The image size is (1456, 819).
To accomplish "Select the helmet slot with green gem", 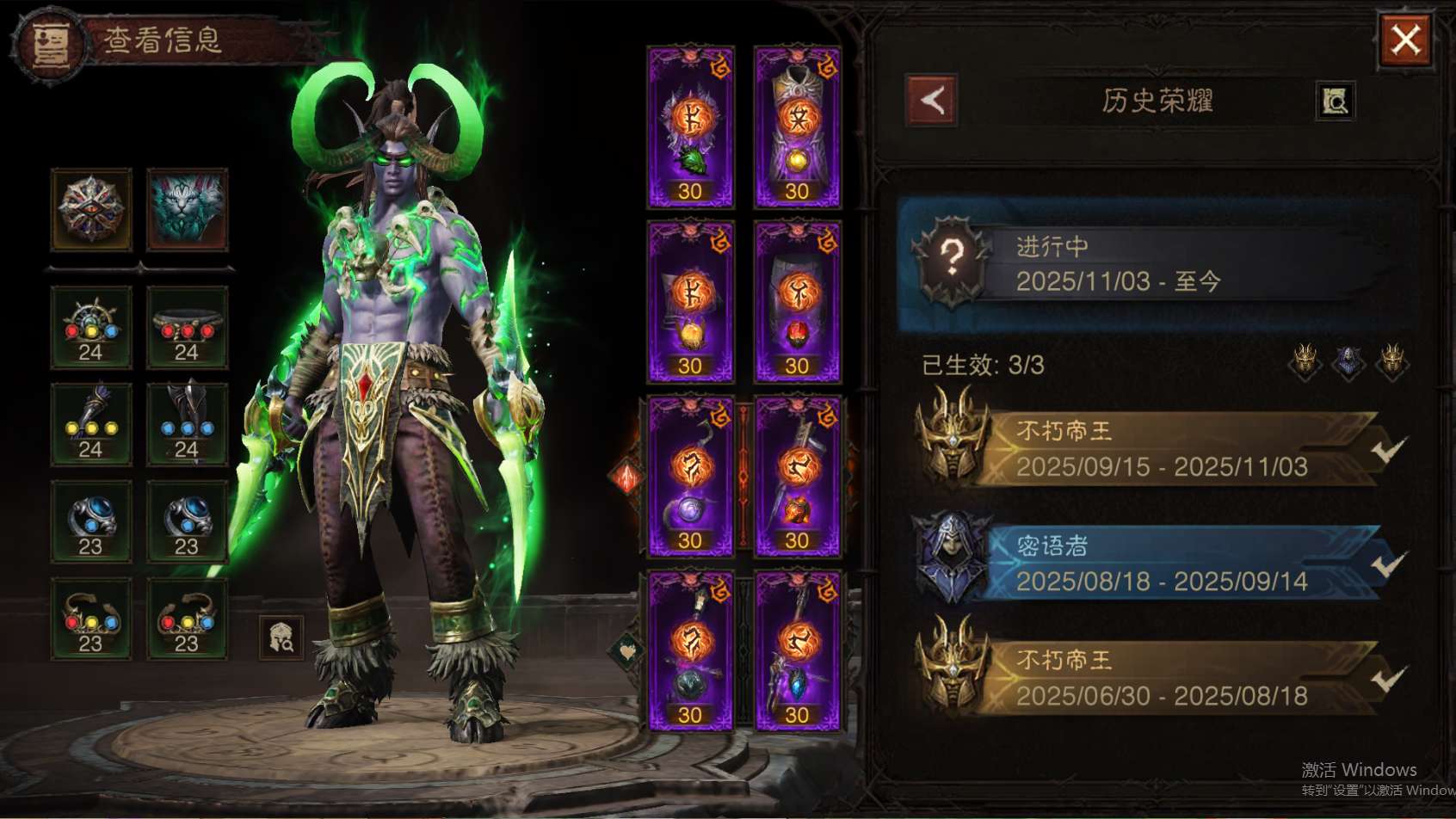I will coord(690,127).
